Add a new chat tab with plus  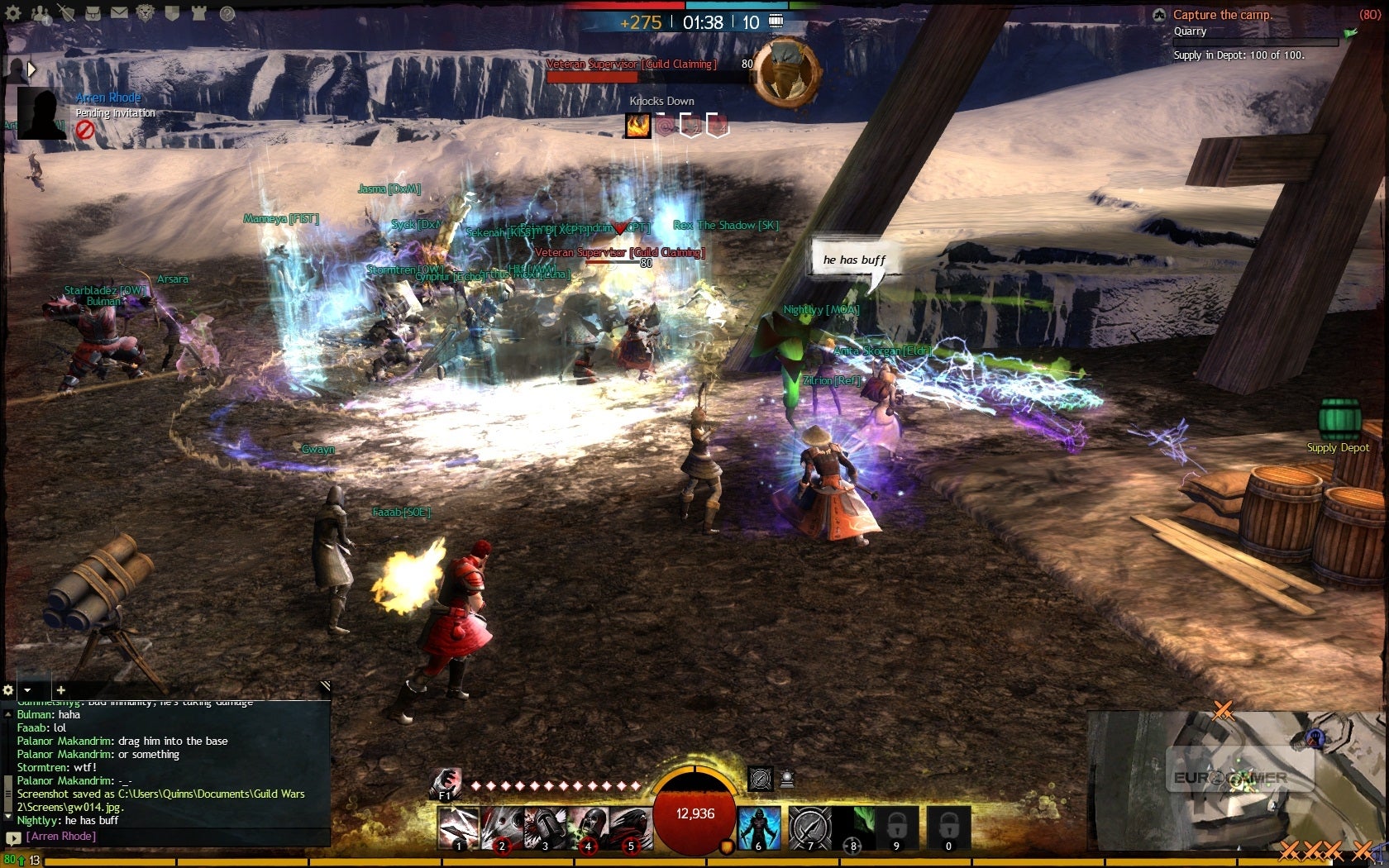click(60, 689)
